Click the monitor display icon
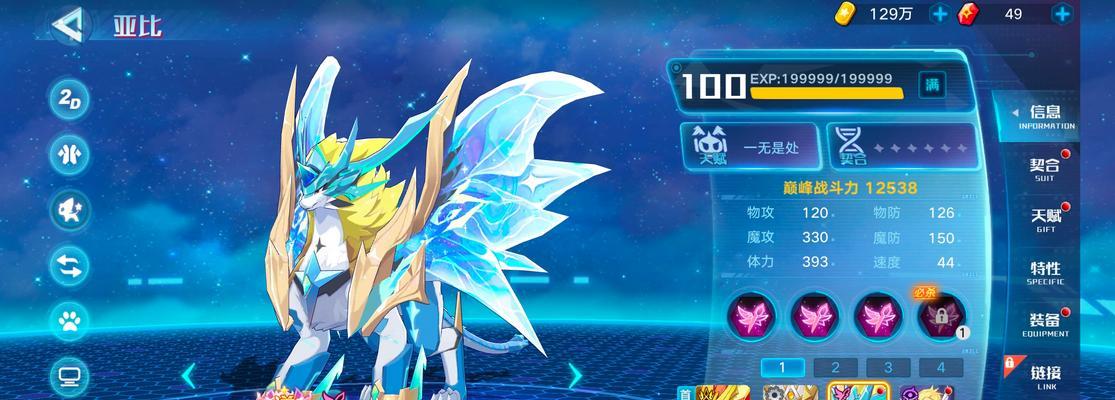This screenshot has width=1115, height=400. pos(71,376)
